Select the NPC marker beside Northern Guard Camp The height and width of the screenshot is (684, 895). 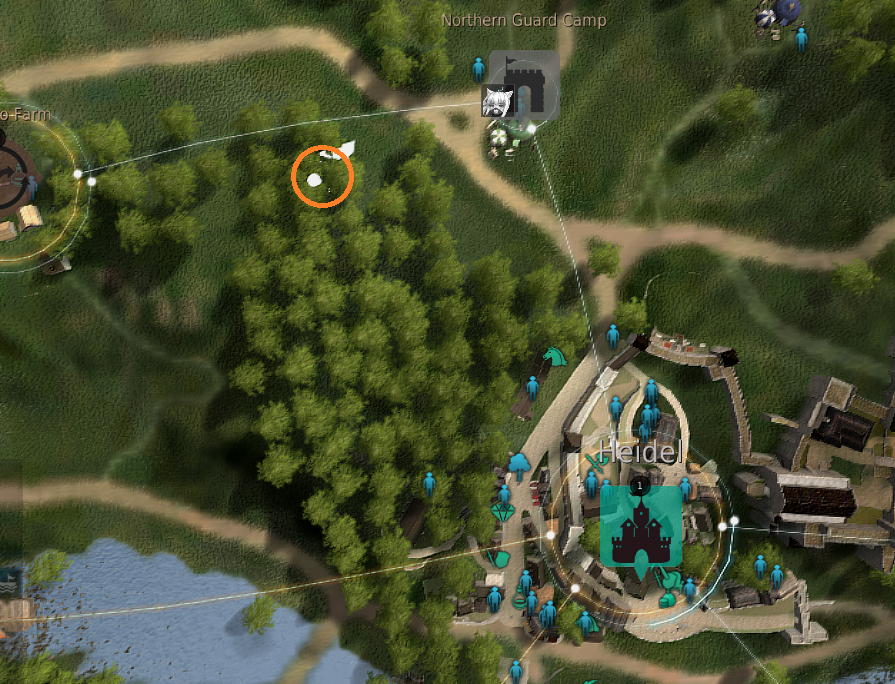478,69
